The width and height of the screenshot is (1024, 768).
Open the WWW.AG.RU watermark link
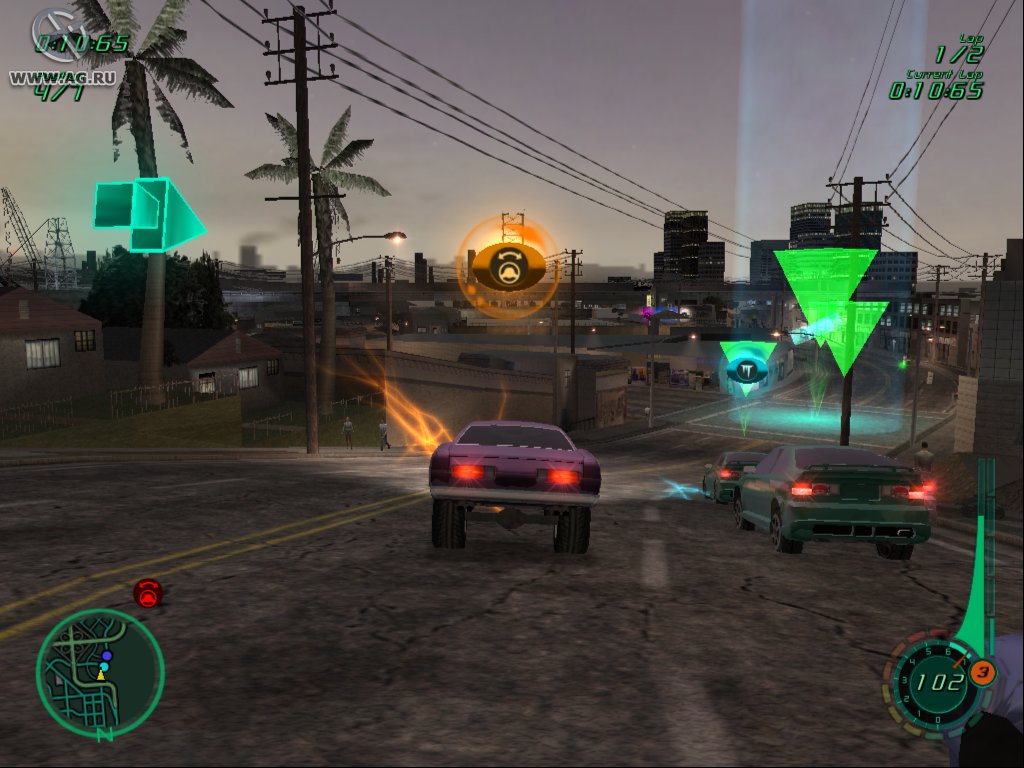tap(48, 76)
